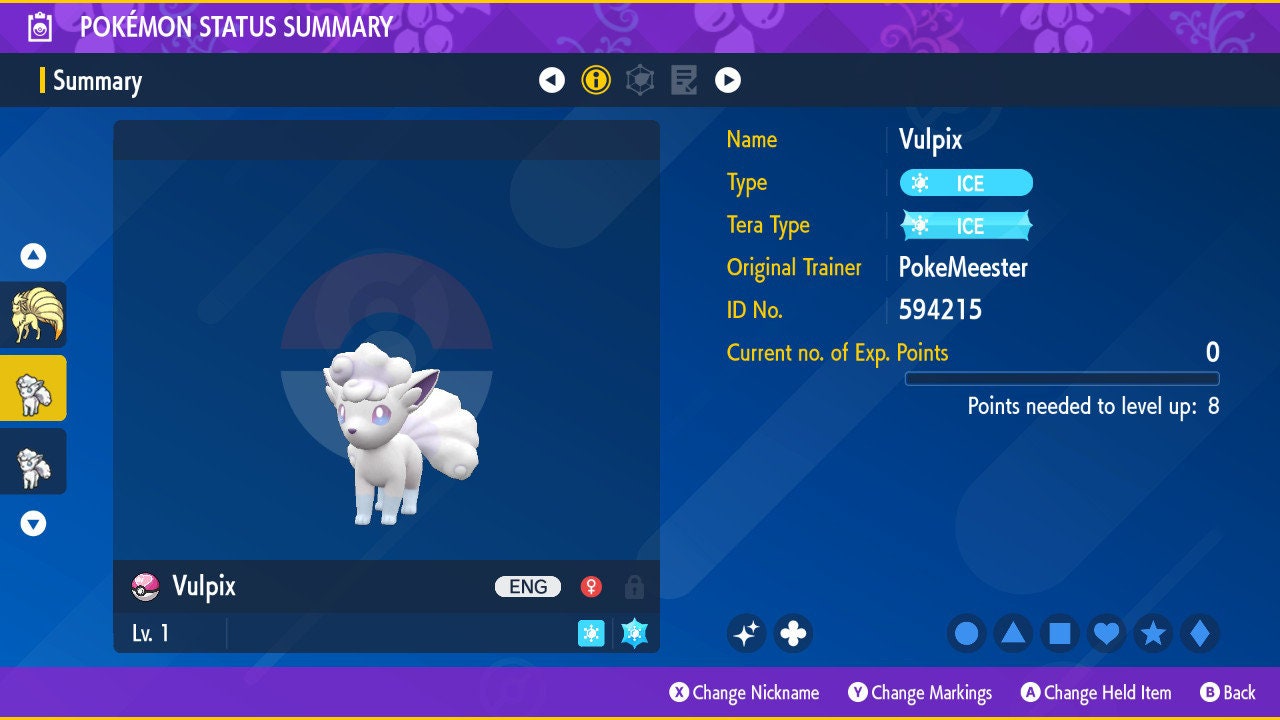Go to the next summary page arrow
1280x720 pixels.
728,80
